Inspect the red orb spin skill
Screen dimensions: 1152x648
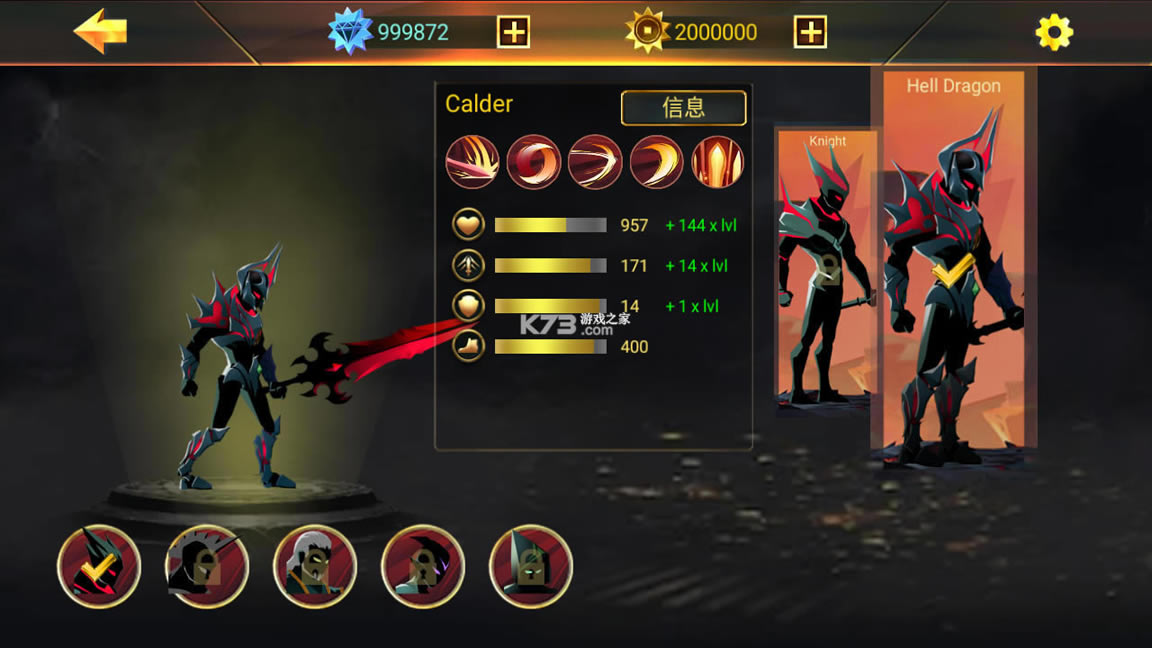pos(533,162)
